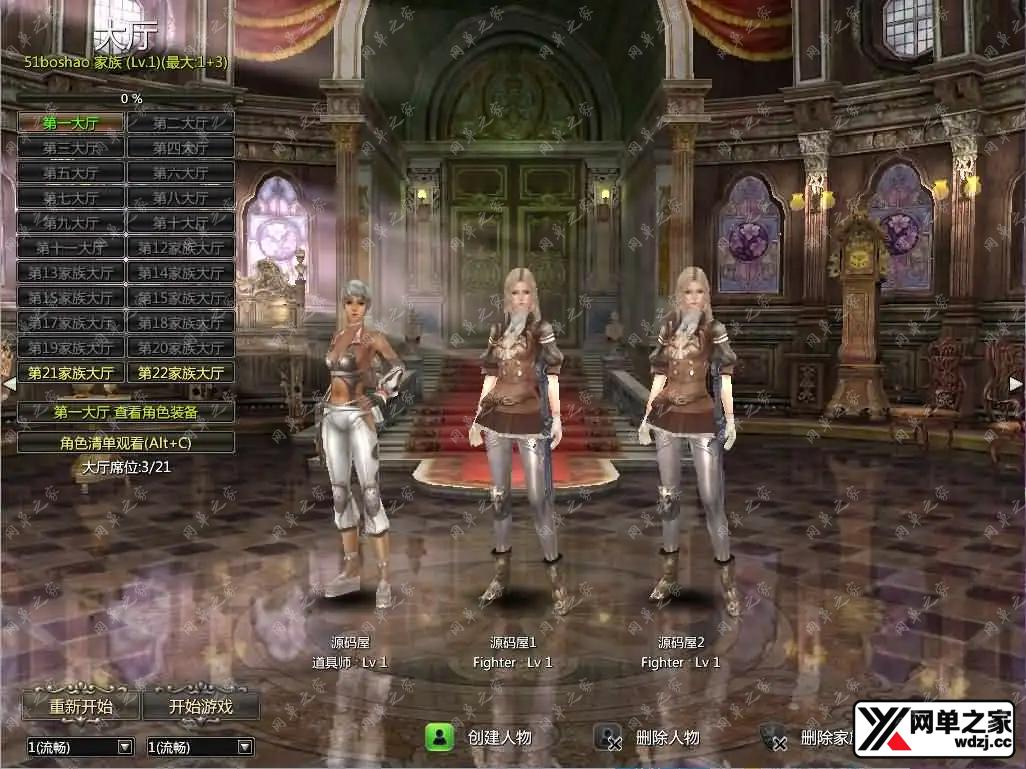The image size is (1026, 769).
Task: Choose the 第18家族大厅 lobby
Action: (181, 322)
